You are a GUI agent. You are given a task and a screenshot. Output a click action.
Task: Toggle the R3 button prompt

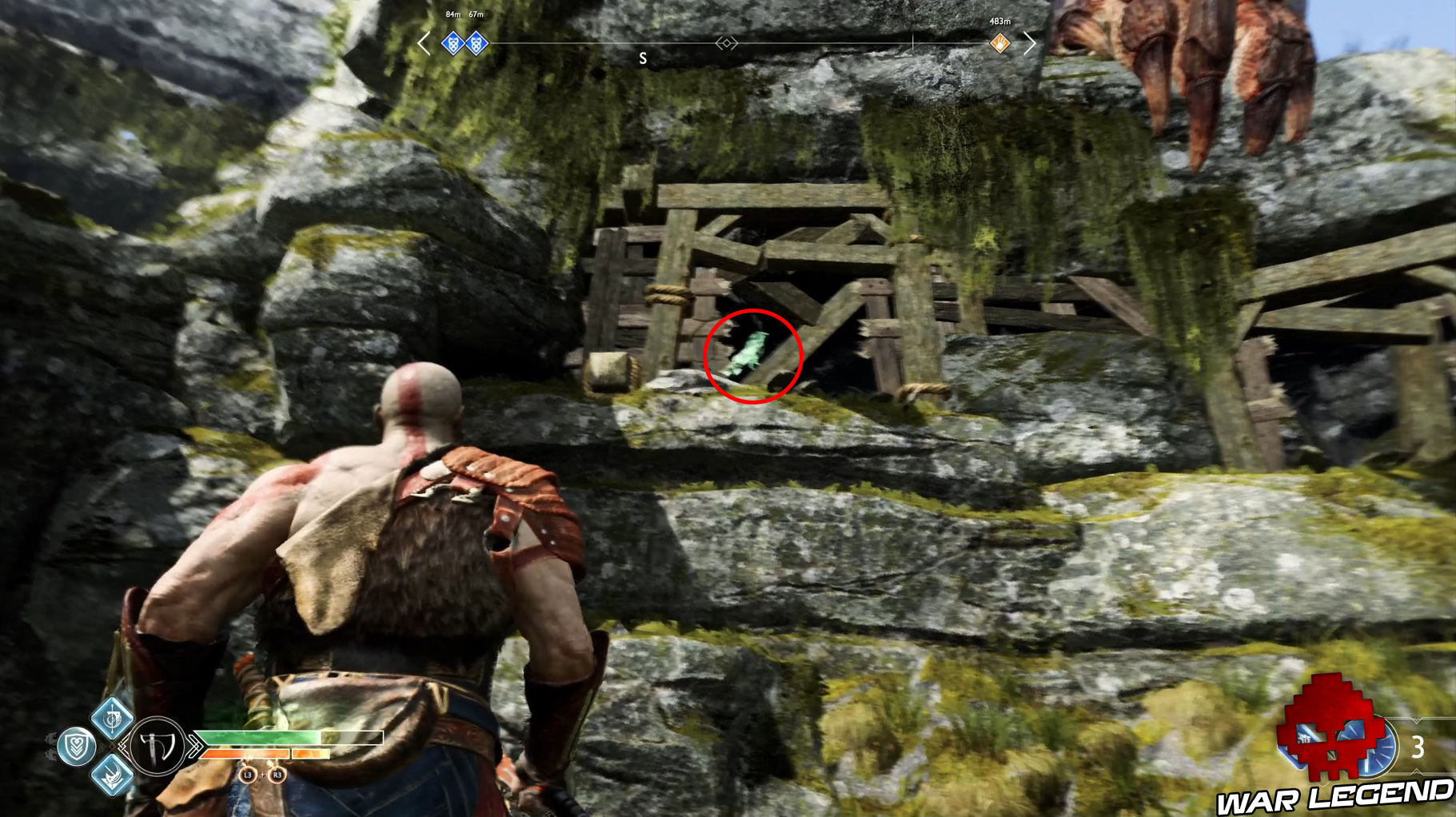[277, 776]
